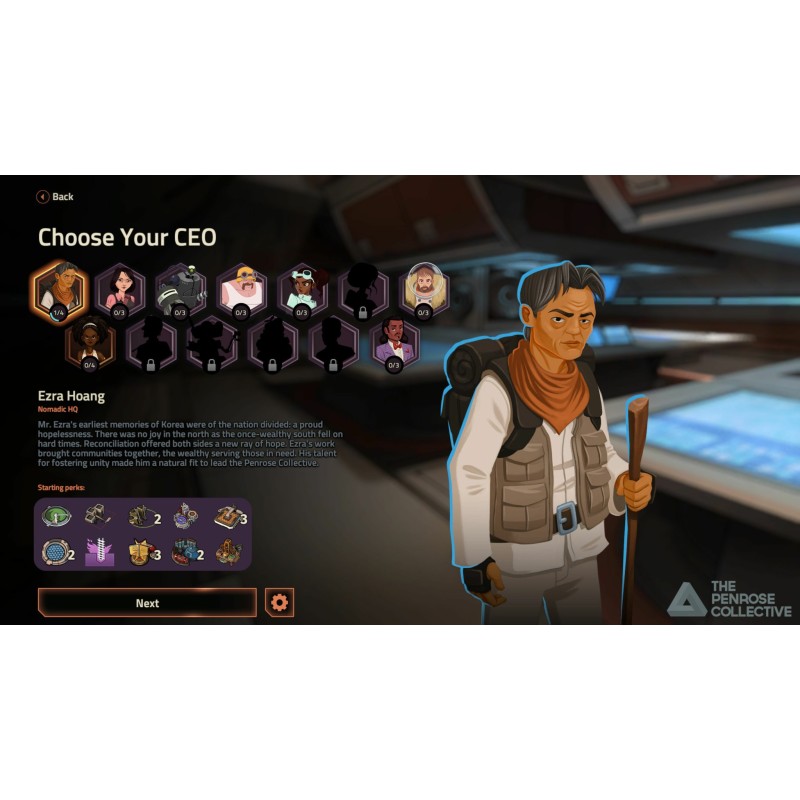
Task: Go back to the previous screen
Action: pos(56,197)
